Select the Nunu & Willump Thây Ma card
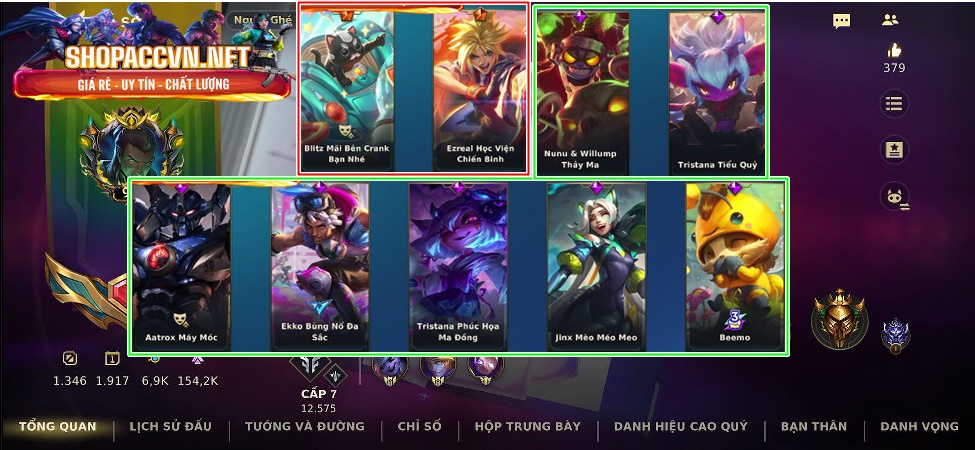Screen dimensions: 975x450 tap(582, 92)
